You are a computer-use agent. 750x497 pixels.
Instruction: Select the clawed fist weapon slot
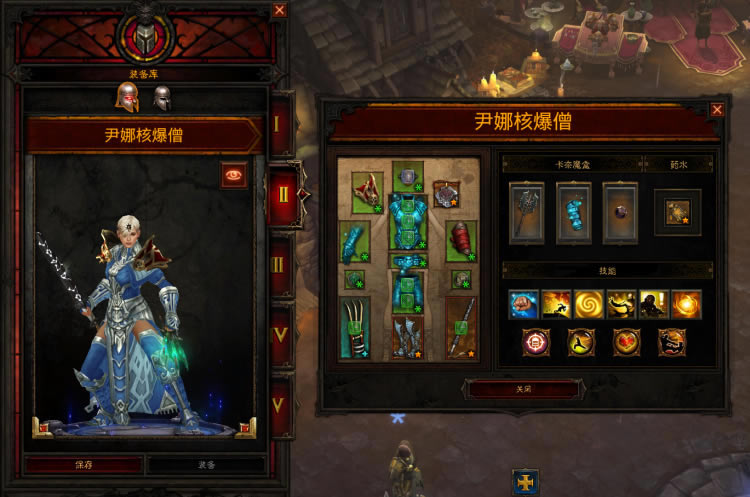click(354, 327)
